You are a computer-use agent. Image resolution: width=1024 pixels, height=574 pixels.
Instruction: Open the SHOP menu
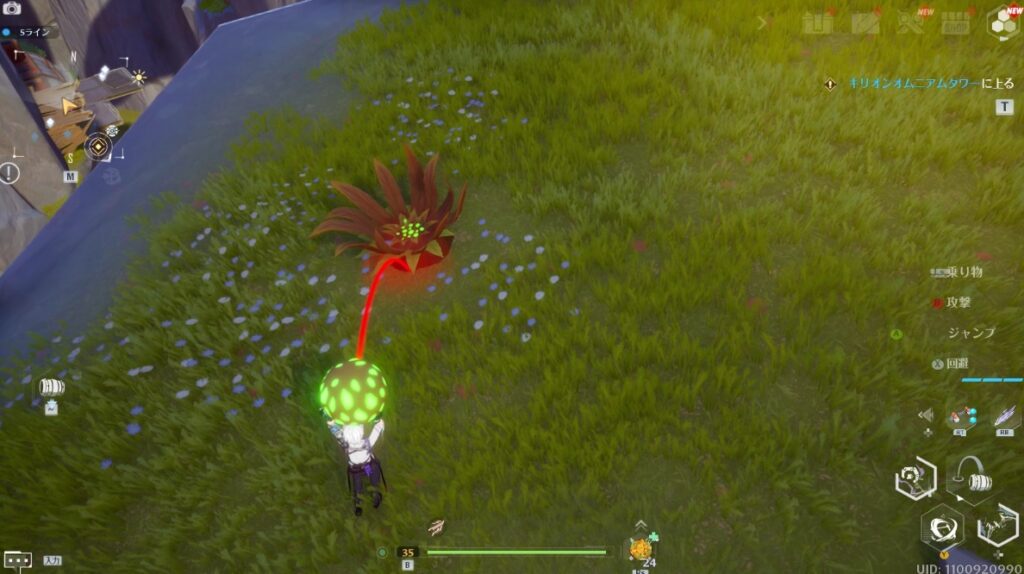click(x=957, y=23)
